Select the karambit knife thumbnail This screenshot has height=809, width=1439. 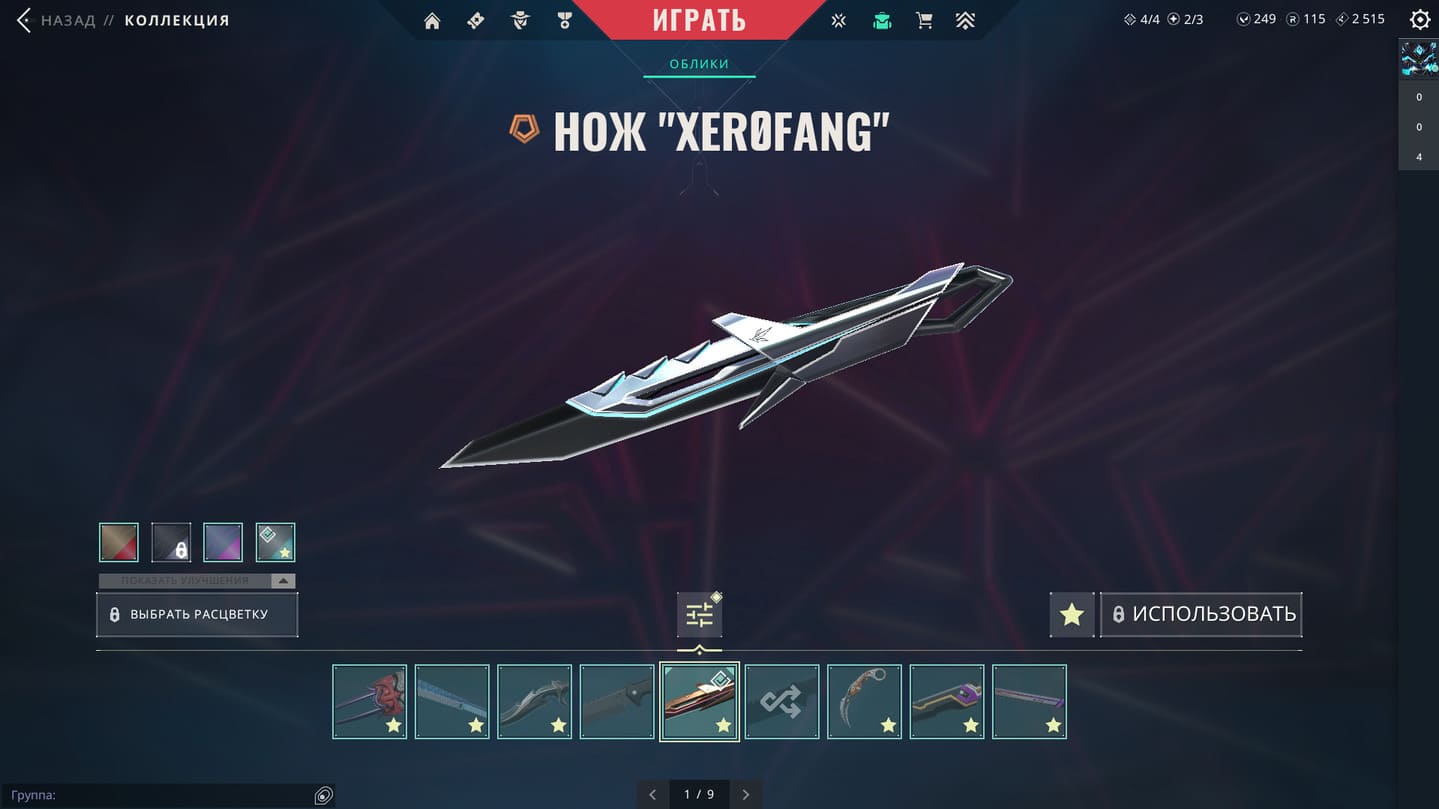(864, 702)
